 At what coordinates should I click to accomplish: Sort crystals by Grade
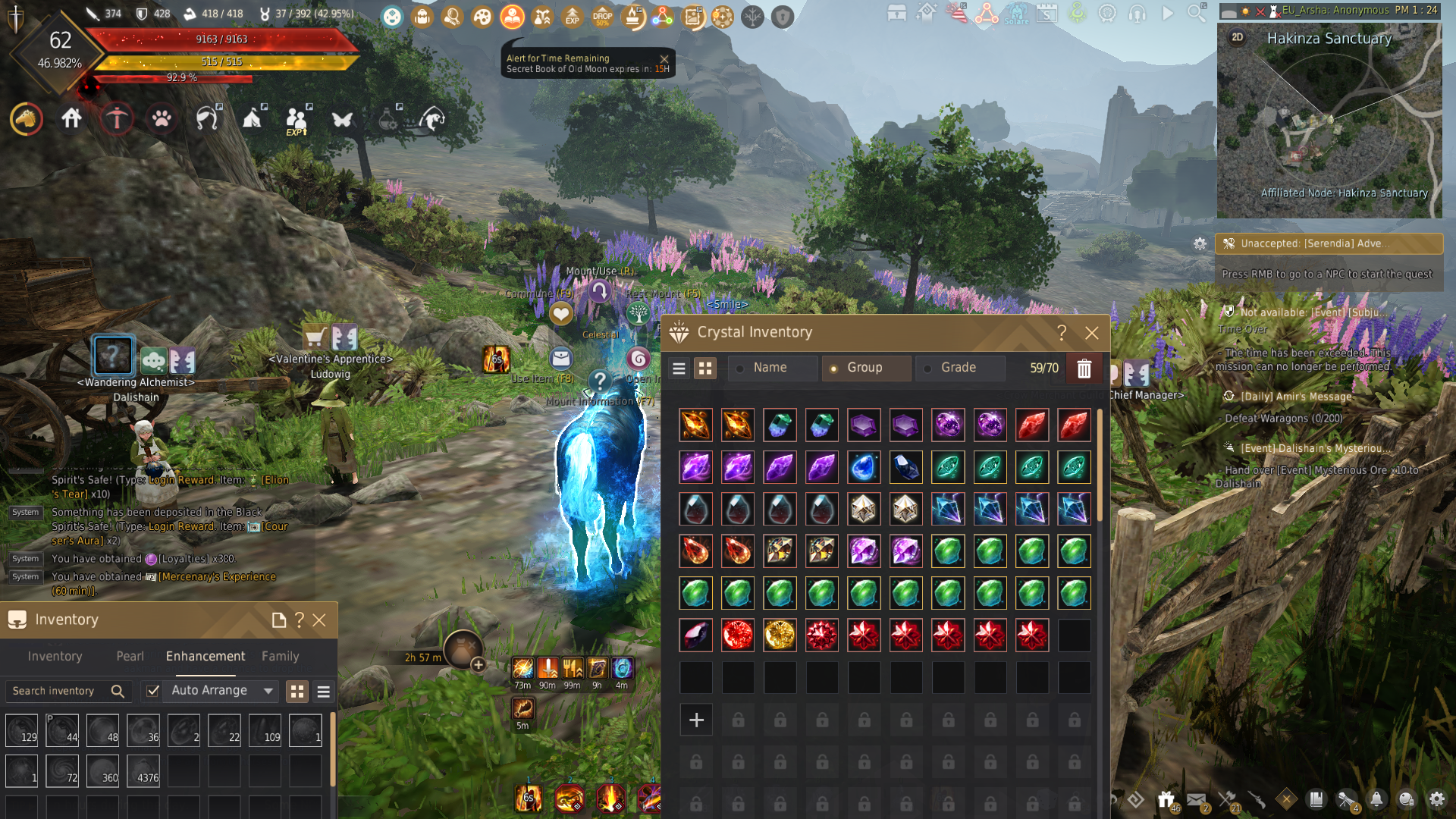(x=958, y=368)
